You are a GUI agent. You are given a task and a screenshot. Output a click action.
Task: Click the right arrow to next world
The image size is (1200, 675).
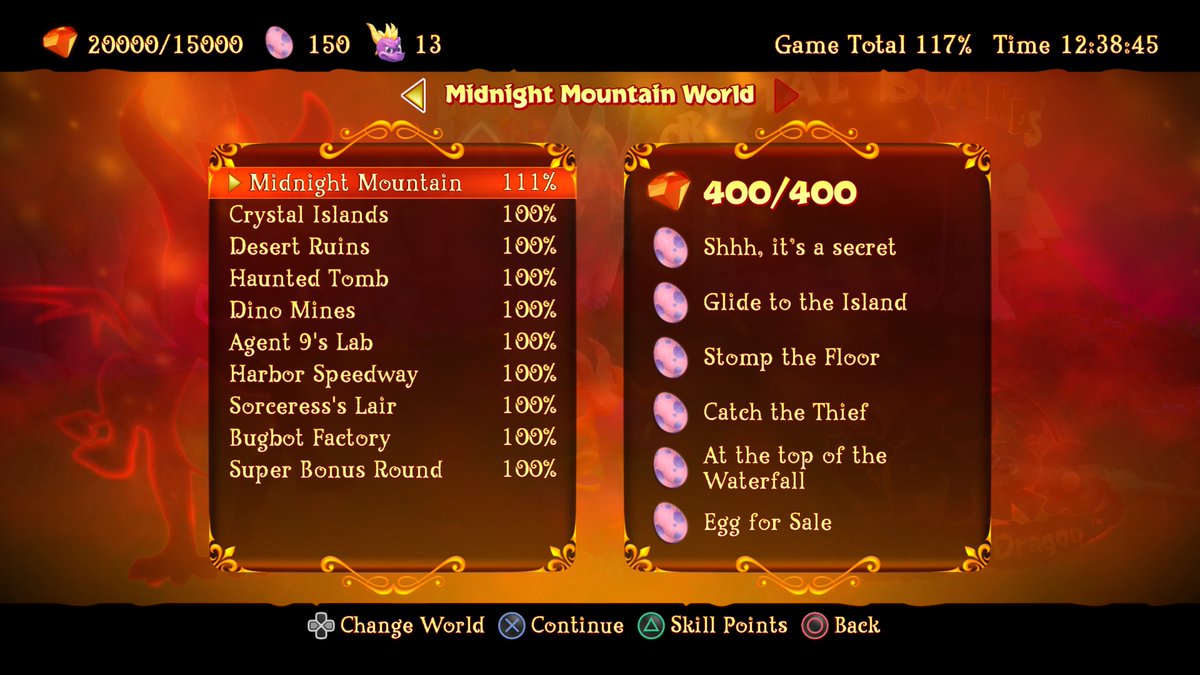[x=786, y=96]
